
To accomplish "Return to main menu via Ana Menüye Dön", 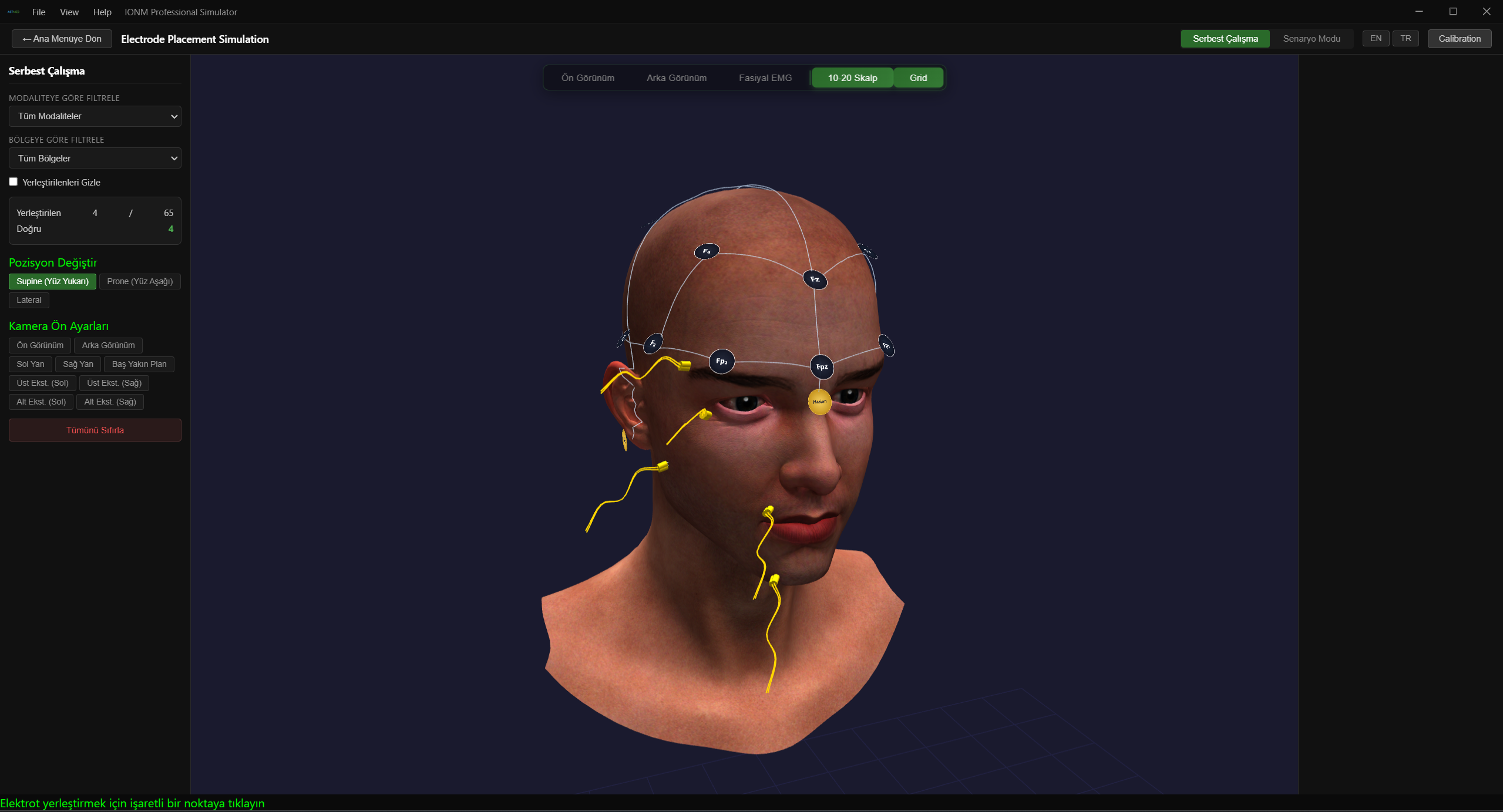I will point(62,39).
